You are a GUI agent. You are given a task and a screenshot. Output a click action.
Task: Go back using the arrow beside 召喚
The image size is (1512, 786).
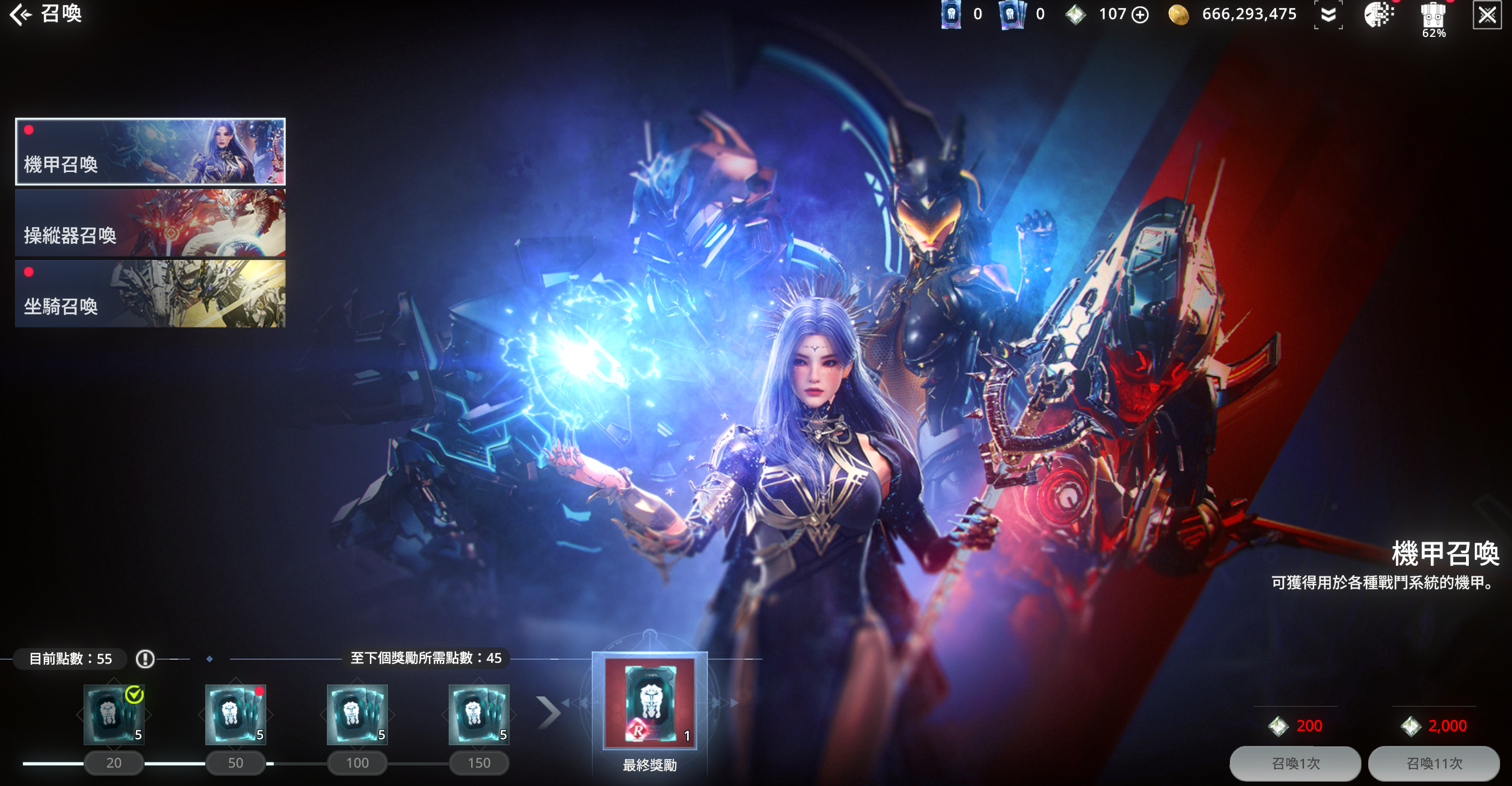(20, 14)
